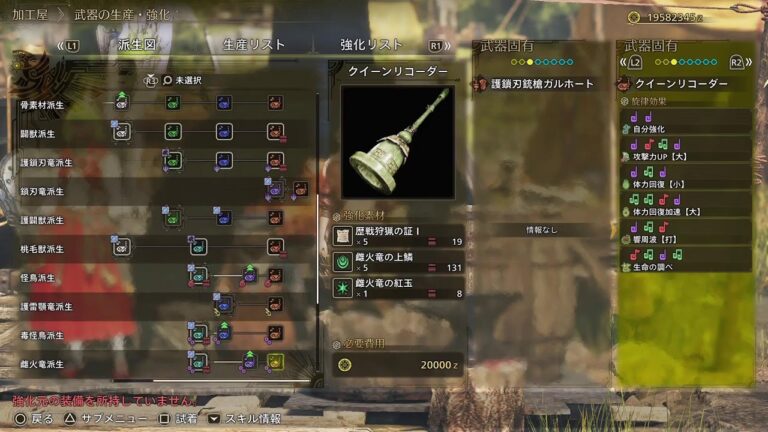This screenshot has height=432, width=768.
Task: Switch to the 派生図 tab
Action: pyautogui.click(x=137, y=45)
